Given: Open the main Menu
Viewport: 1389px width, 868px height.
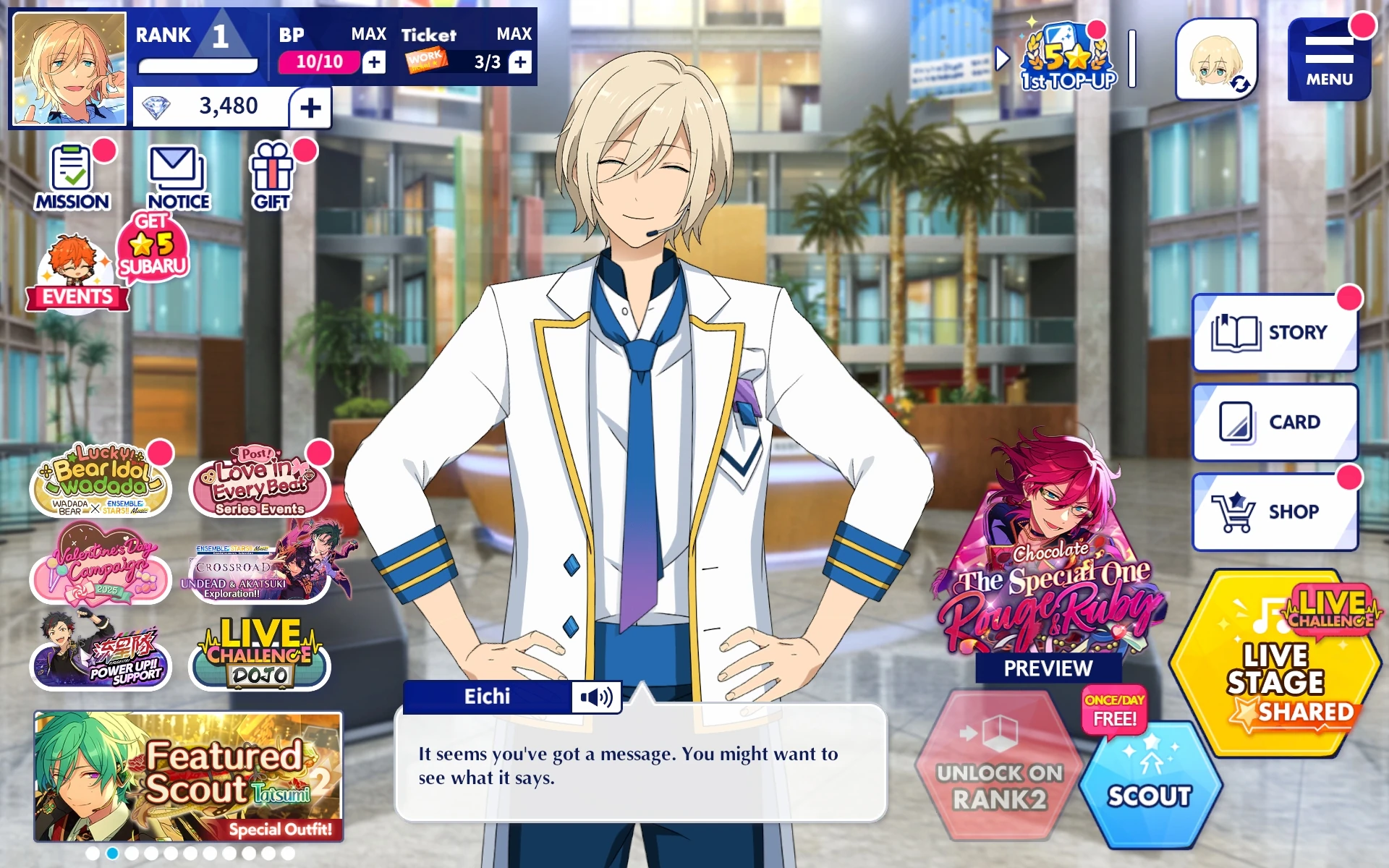Looking at the screenshot, I should (x=1331, y=58).
